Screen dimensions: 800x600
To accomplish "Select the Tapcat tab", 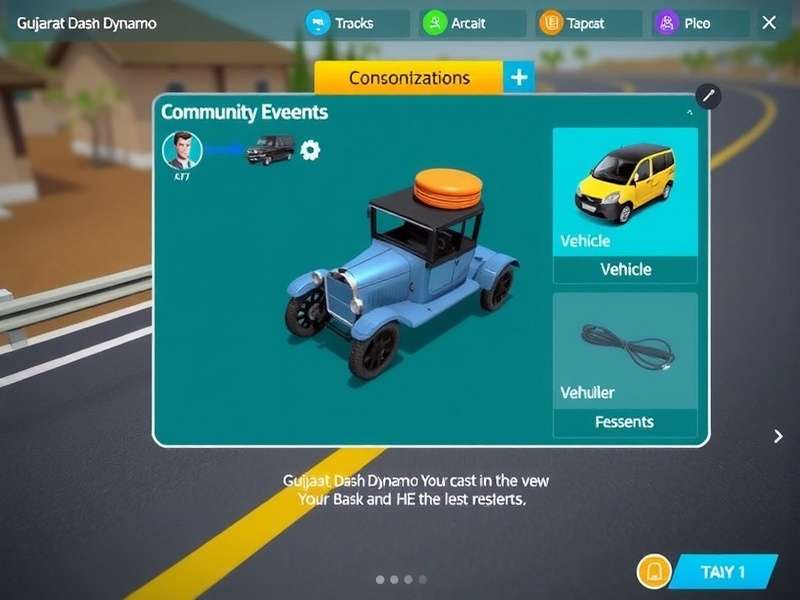I will pyautogui.click(x=589, y=23).
